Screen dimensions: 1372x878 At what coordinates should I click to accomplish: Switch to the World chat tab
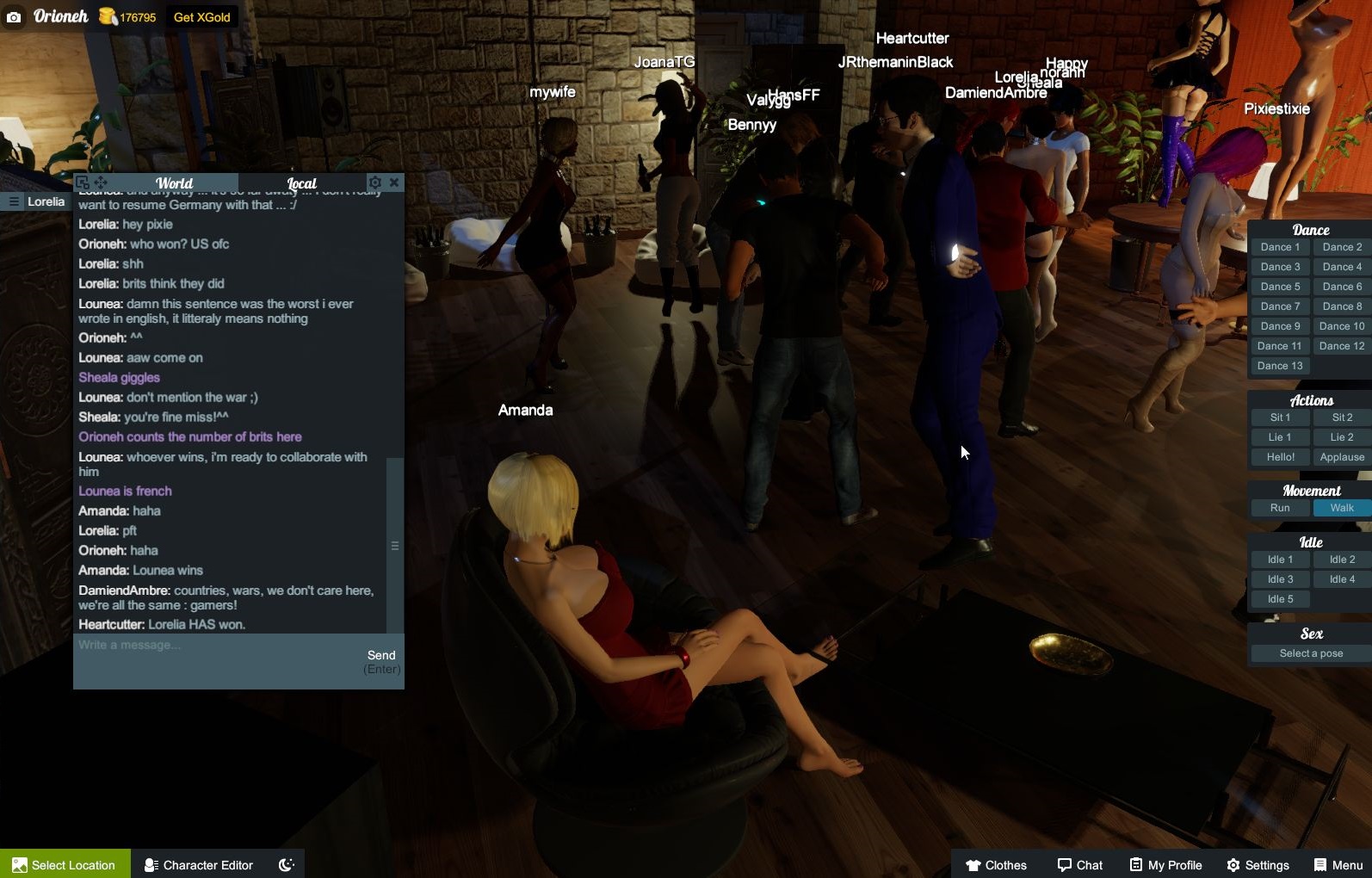174,183
